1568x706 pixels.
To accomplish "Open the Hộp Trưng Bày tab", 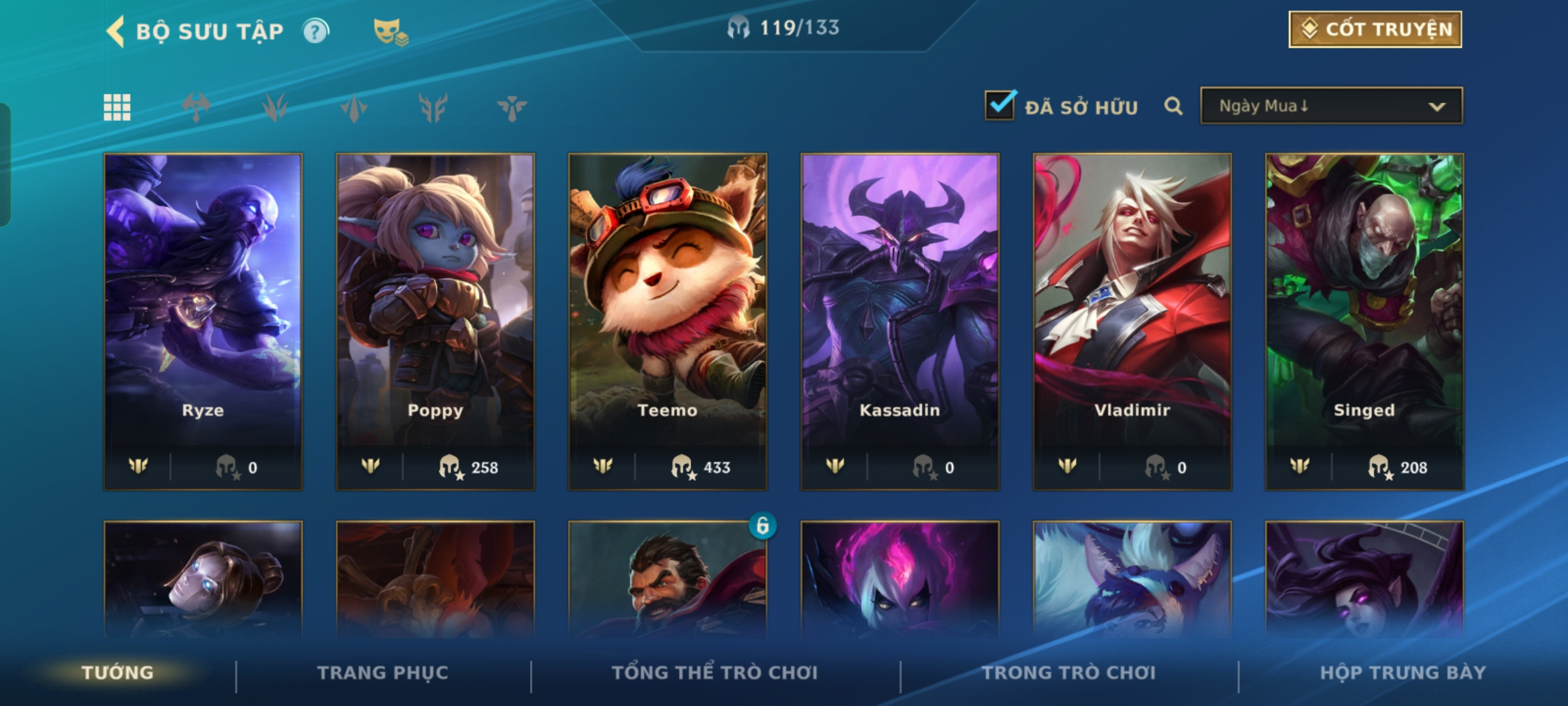I will point(1403,673).
